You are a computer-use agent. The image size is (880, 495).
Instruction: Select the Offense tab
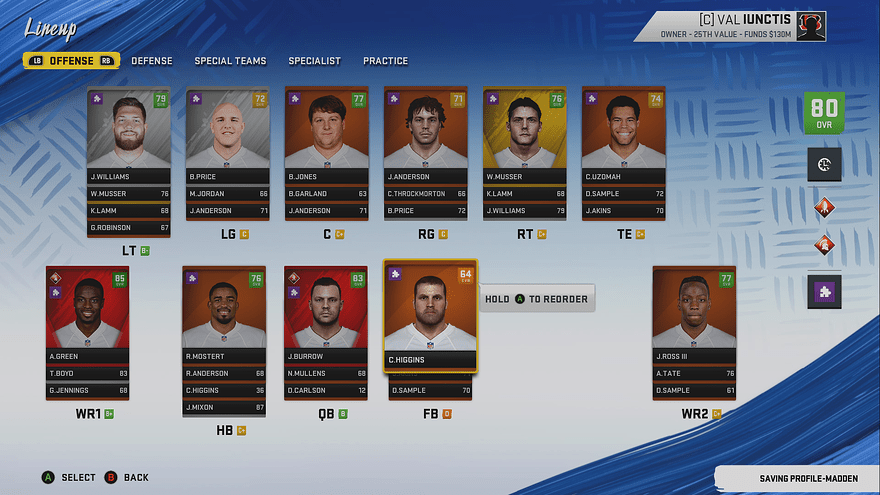click(71, 61)
